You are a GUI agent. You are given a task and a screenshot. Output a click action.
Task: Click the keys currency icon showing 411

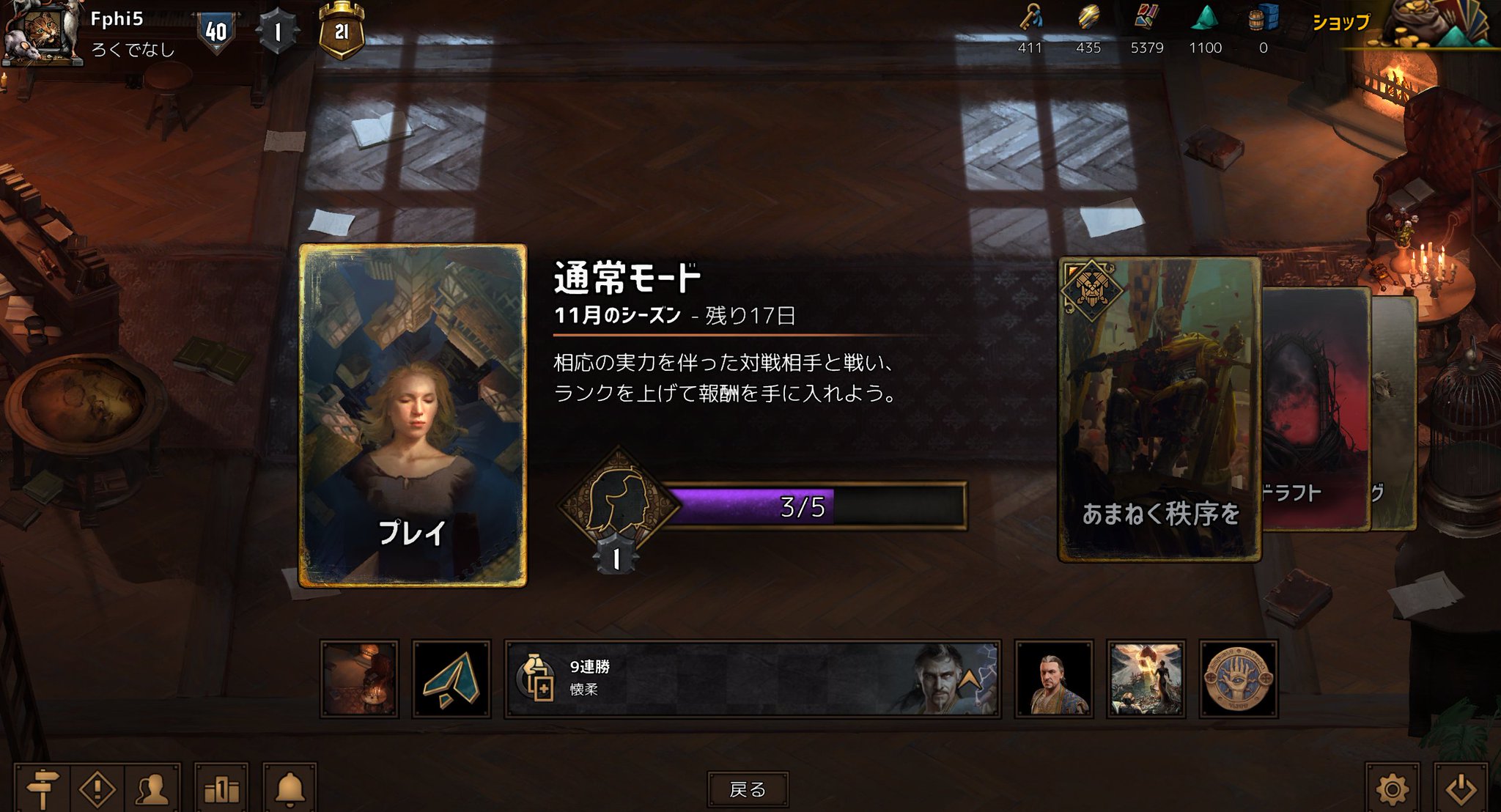(x=1031, y=22)
